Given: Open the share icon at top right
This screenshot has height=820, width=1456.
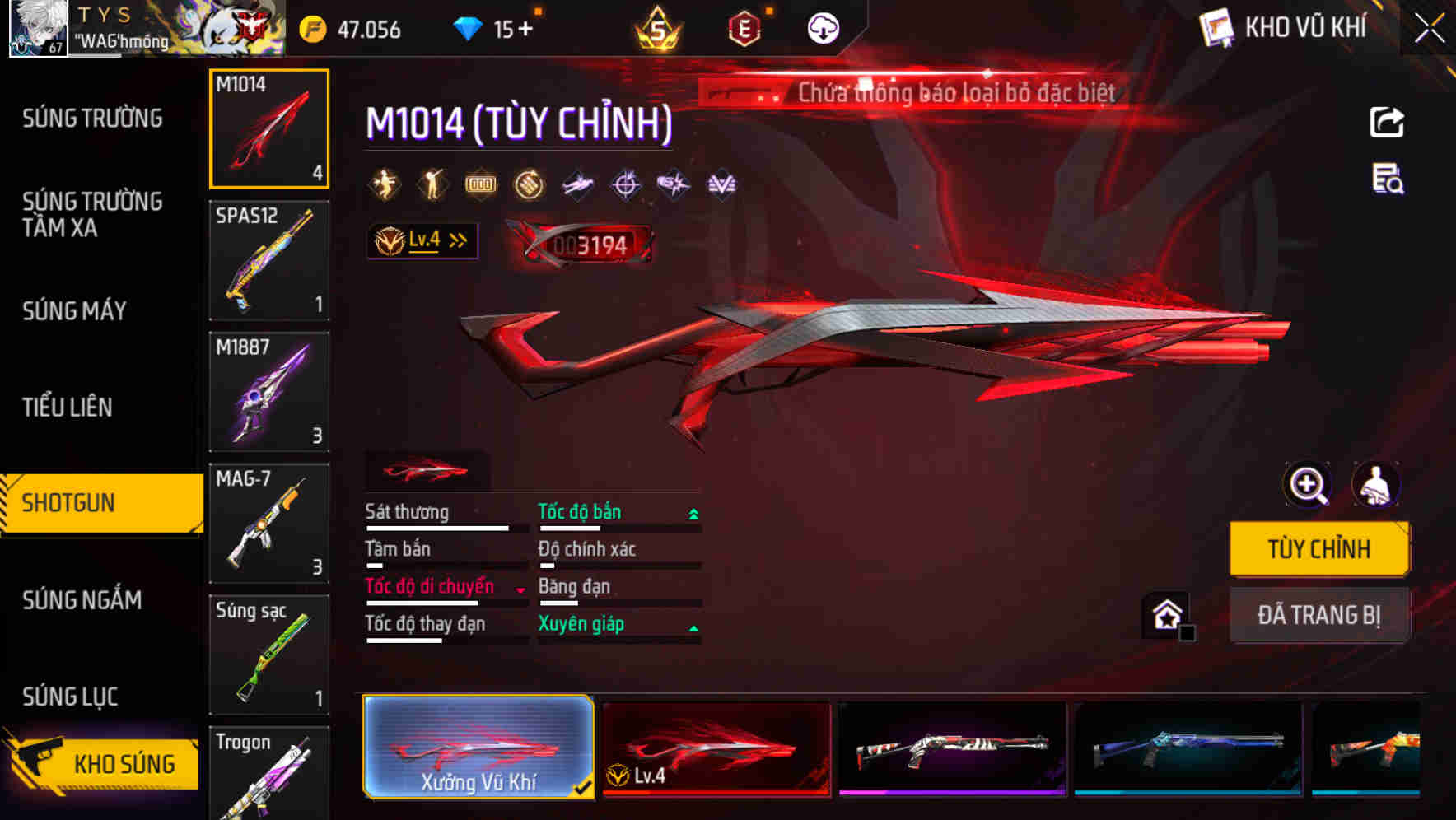Looking at the screenshot, I should pyautogui.click(x=1388, y=122).
